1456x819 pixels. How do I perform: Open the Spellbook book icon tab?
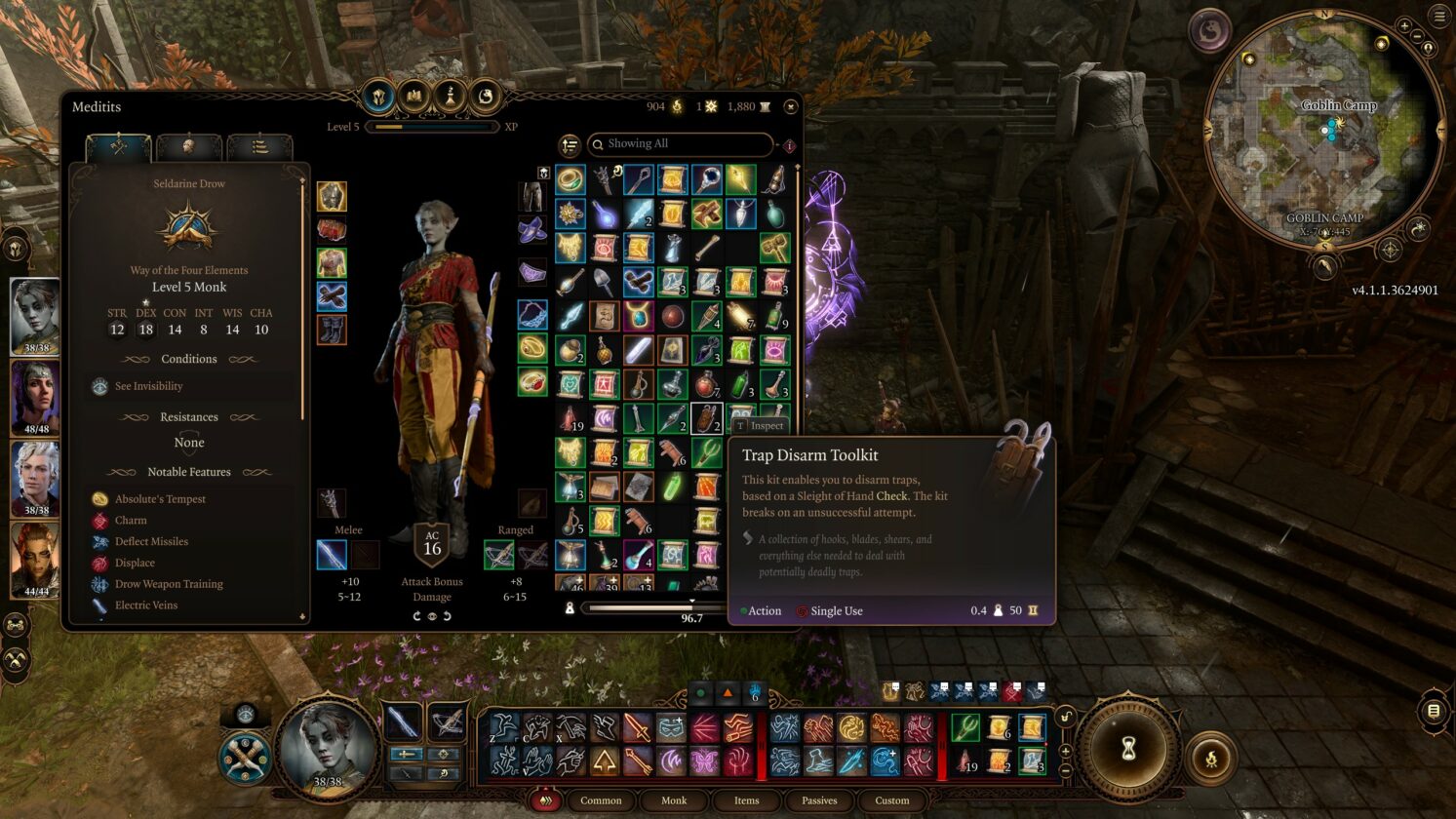pos(413,97)
